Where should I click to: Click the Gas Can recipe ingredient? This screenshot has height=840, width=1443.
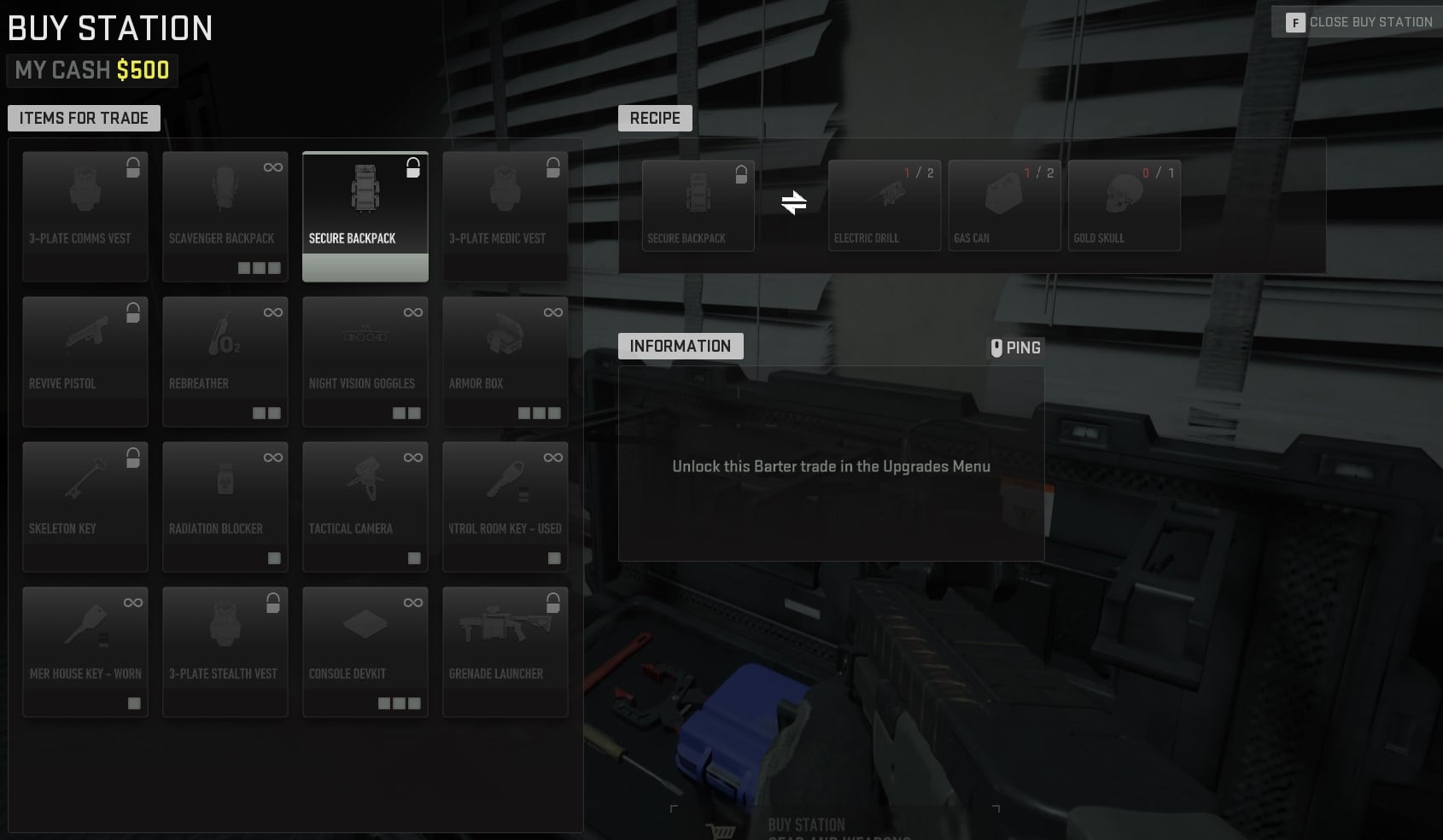click(x=1004, y=205)
